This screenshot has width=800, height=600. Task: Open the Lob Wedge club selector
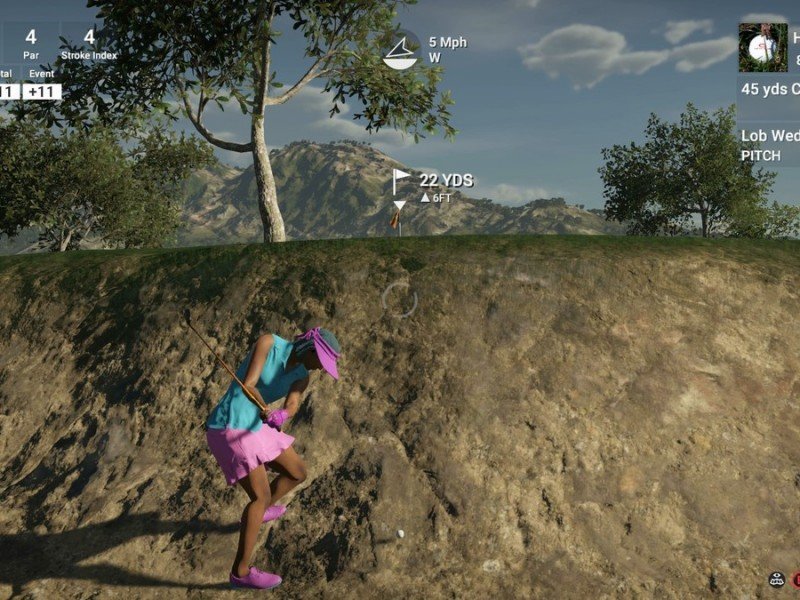coord(769,136)
